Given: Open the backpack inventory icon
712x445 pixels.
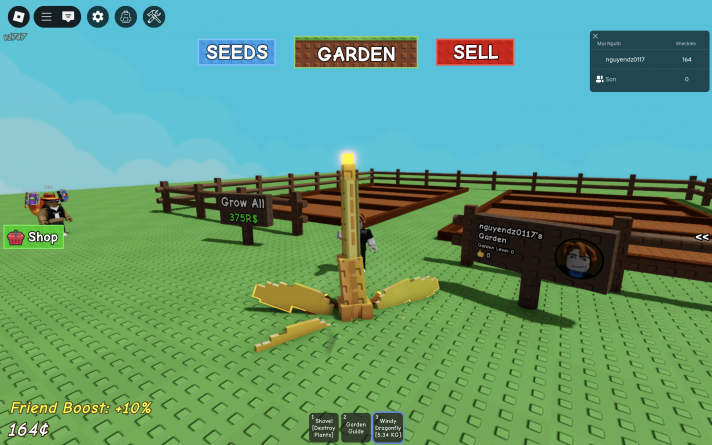Looking at the screenshot, I should 125,16.
